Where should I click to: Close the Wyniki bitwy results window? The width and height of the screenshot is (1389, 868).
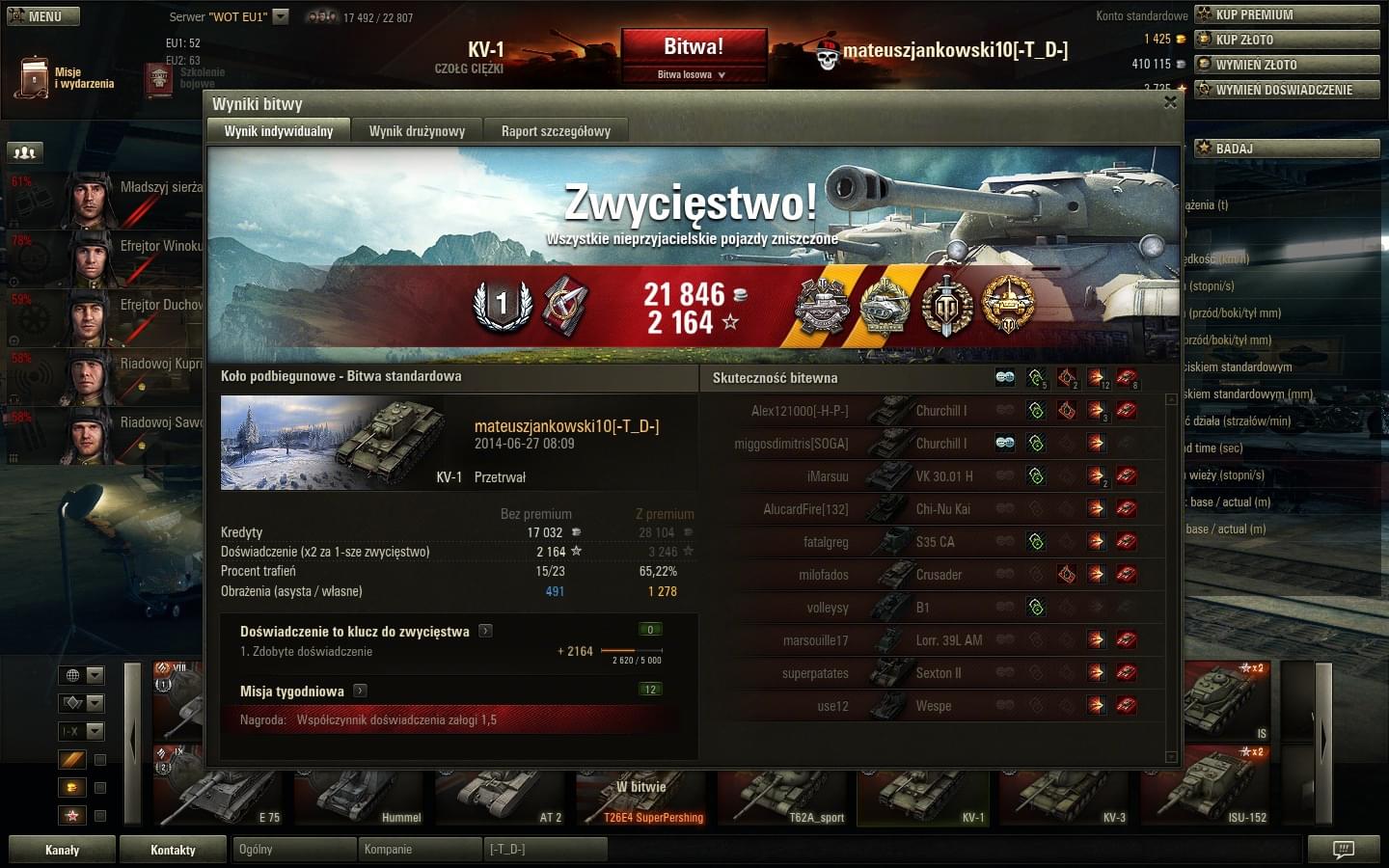coord(1170,102)
